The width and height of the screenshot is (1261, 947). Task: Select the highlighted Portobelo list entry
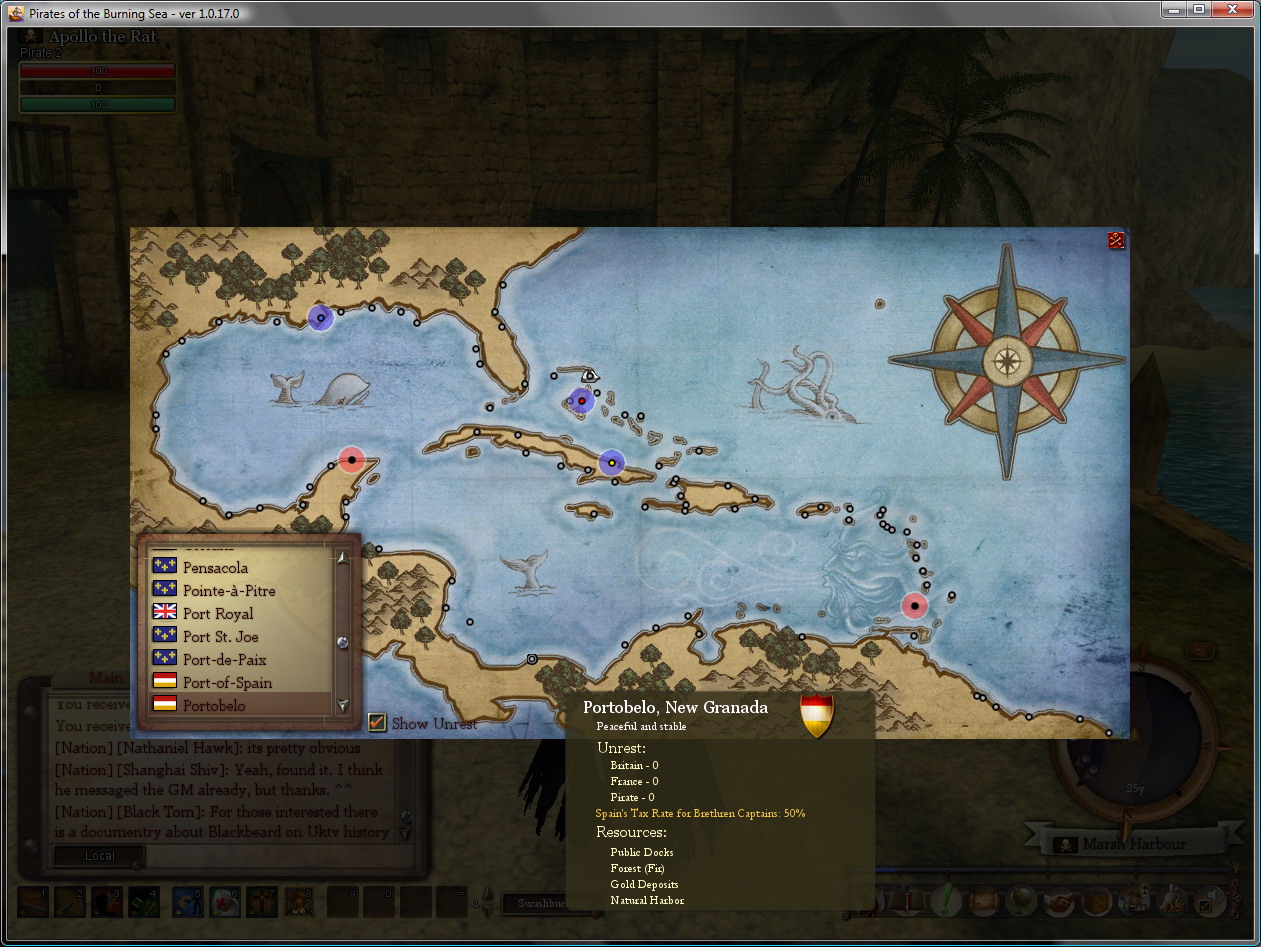[x=214, y=706]
